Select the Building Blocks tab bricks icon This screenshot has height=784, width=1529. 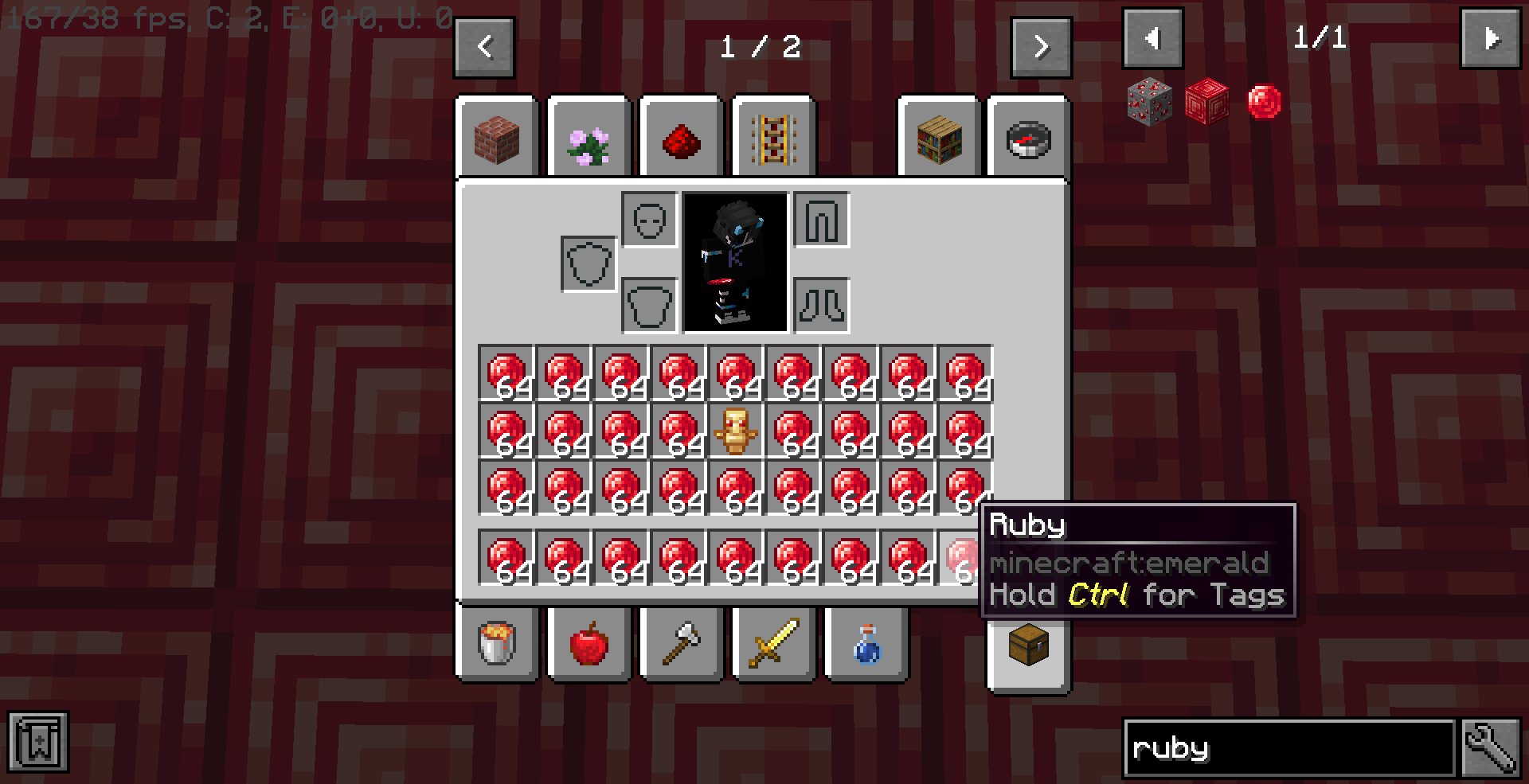pos(498,137)
